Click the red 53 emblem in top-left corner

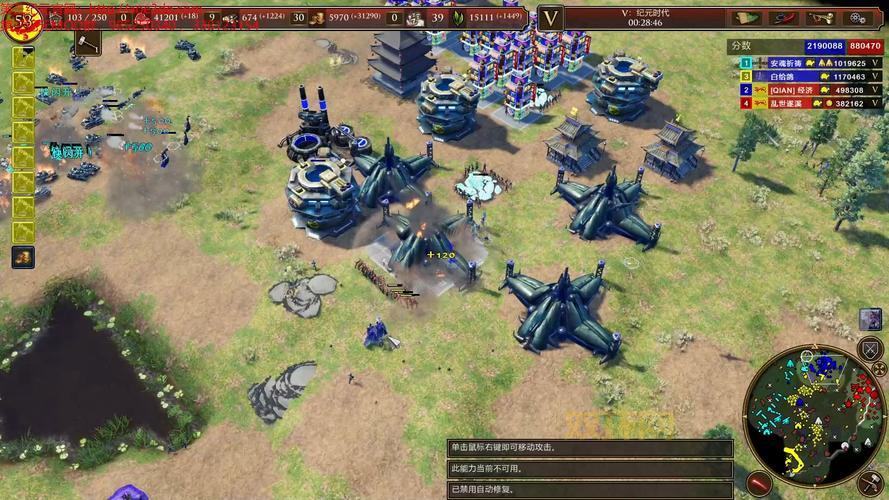coord(20,22)
